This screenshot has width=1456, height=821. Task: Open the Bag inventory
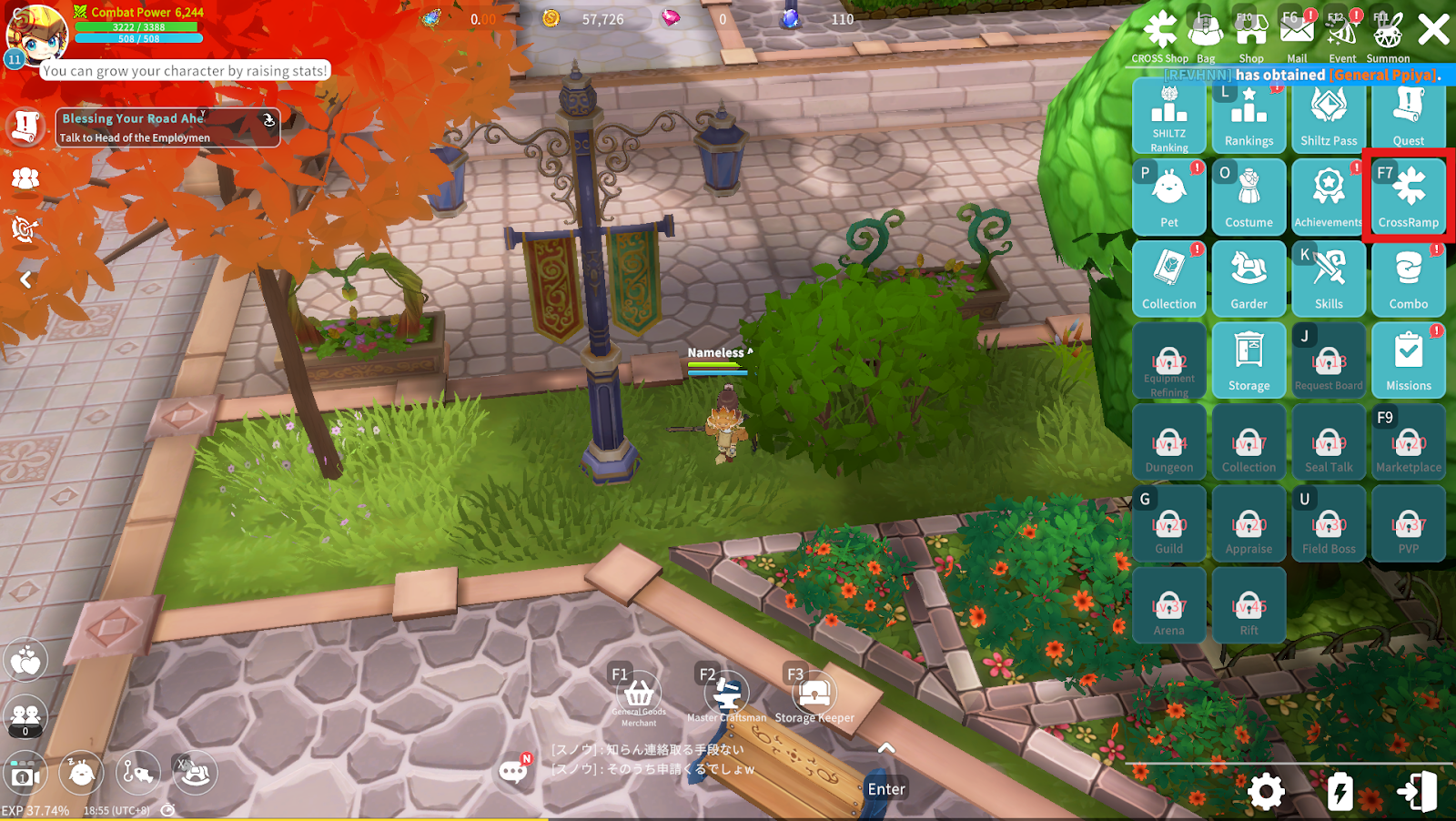coord(1206,35)
